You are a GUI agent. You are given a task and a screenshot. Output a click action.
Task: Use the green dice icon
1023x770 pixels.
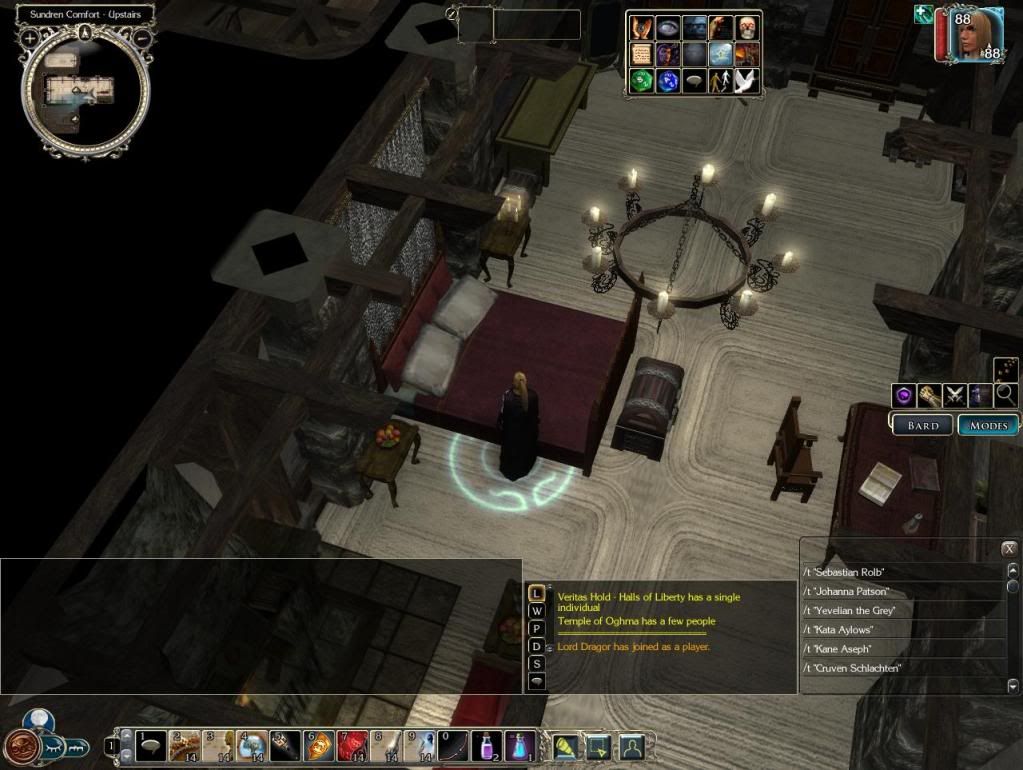641,82
